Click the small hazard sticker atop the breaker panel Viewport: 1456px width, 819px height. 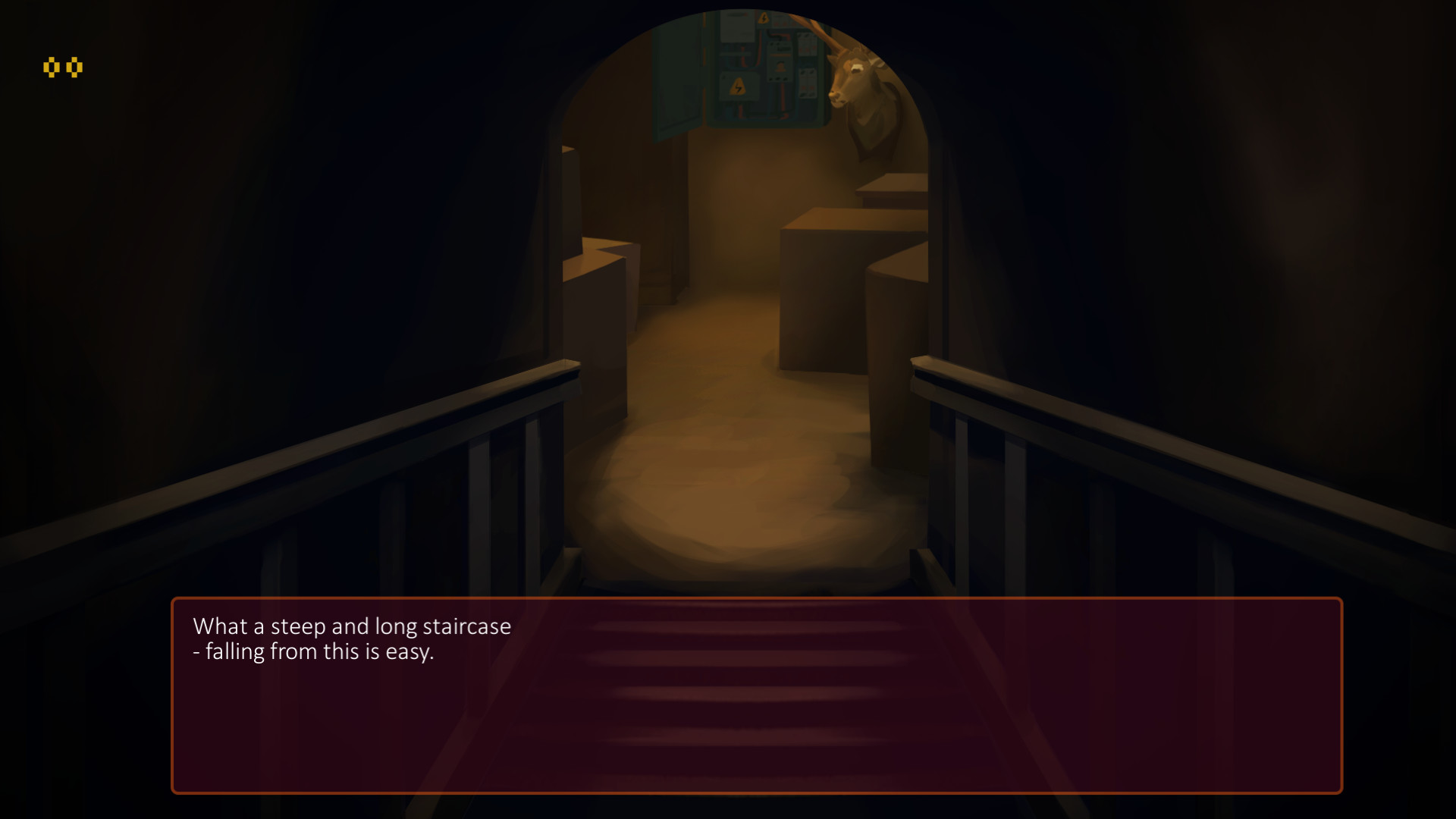click(x=764, y=19)
